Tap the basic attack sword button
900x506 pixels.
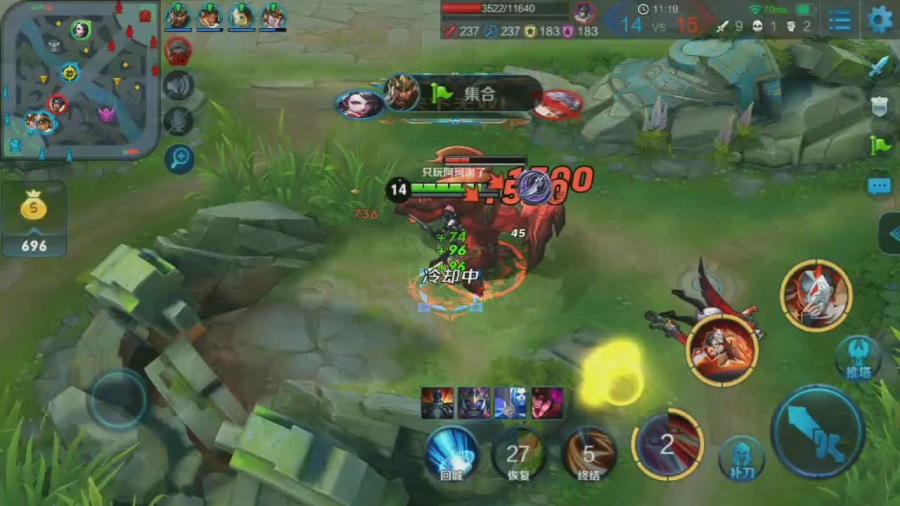[x=817, y=433]
